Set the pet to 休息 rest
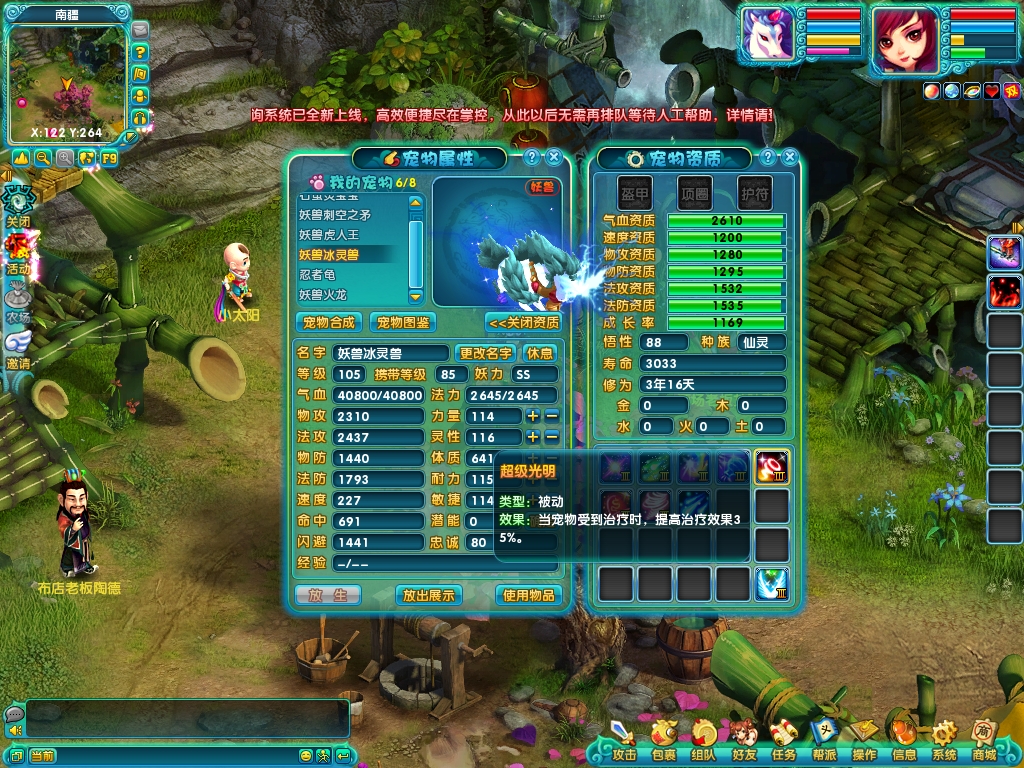This screenshot has height=768, width=1024. pyautogui.click(x=540, y=353)
